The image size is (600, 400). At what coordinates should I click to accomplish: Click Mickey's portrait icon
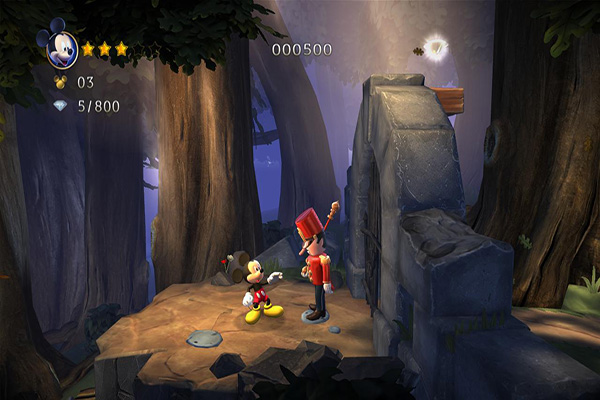point(57,48)
